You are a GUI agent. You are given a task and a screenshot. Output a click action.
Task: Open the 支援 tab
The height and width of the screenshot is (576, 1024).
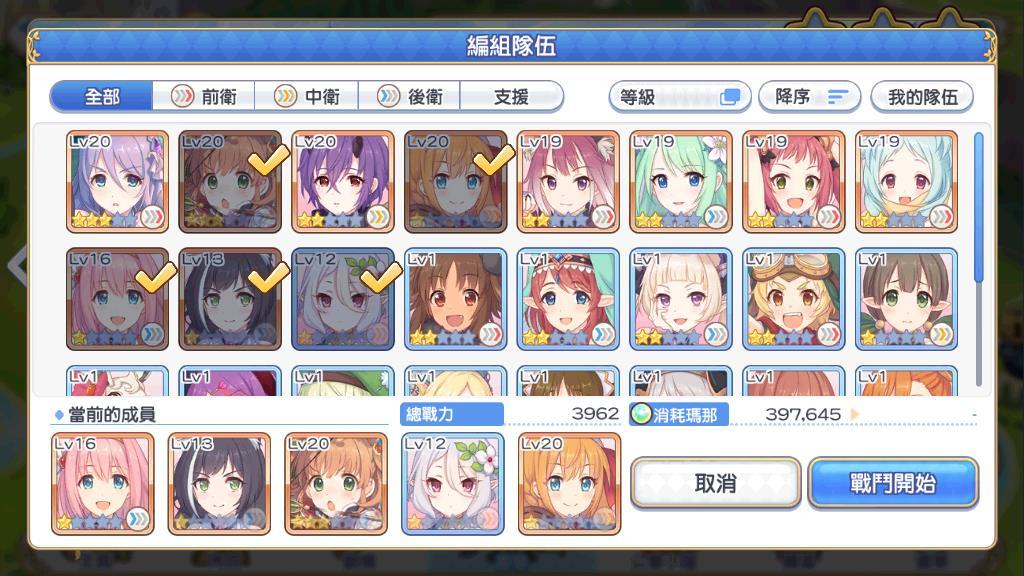pos(511,97)
